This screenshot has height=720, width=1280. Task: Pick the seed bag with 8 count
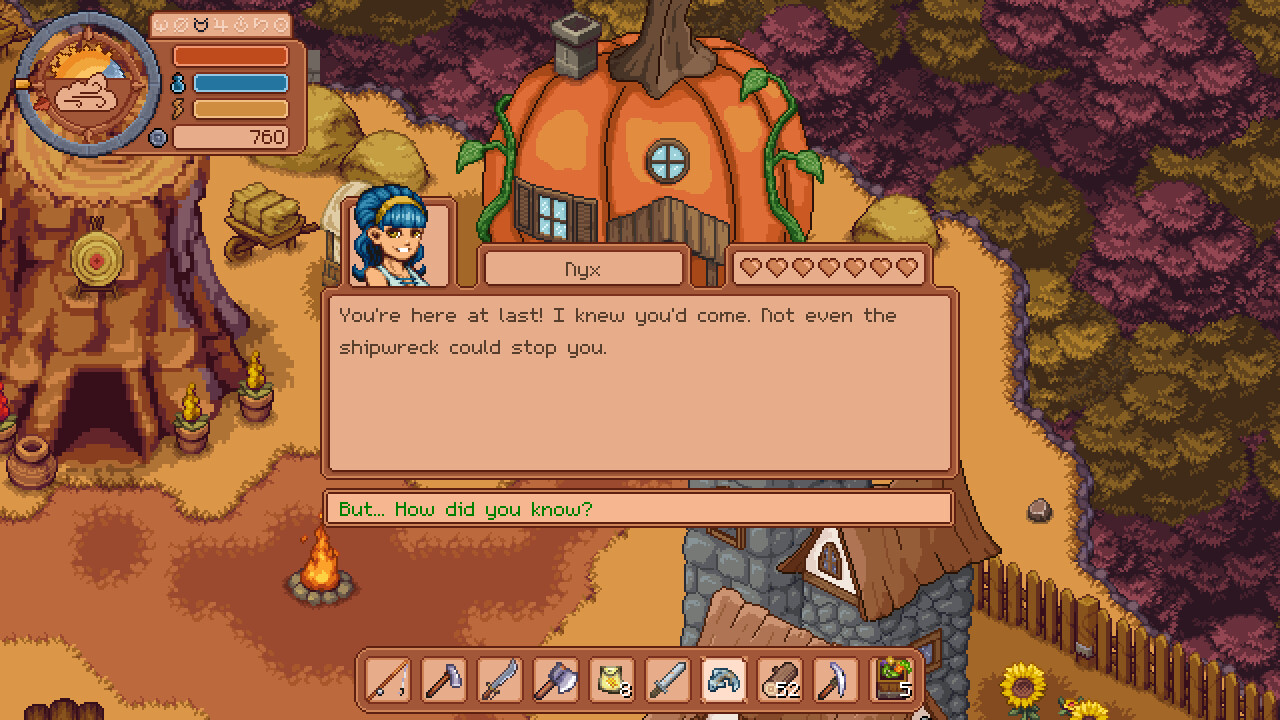pyautogui.click(x=611, y=680)
